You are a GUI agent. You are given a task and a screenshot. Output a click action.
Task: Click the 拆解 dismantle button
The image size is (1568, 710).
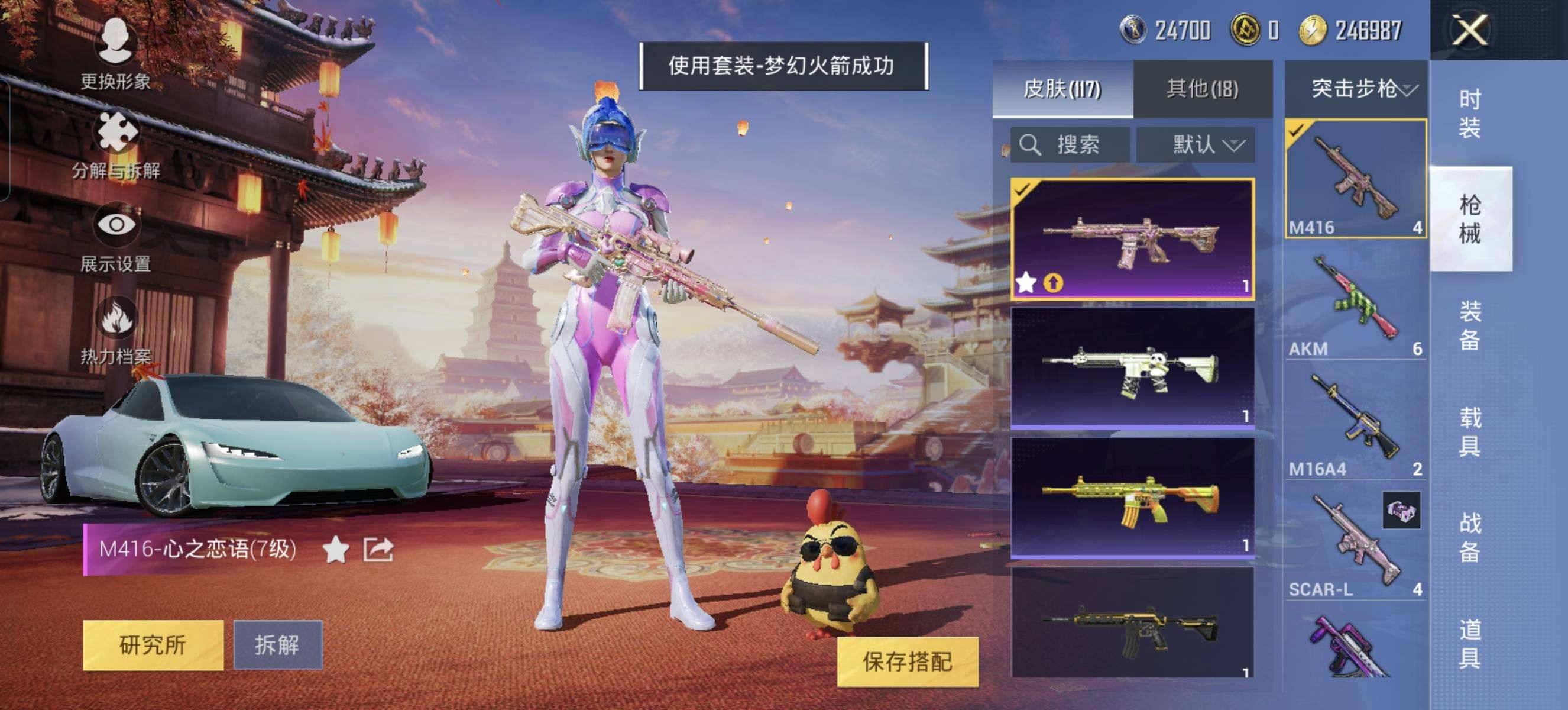pos(277,646)
